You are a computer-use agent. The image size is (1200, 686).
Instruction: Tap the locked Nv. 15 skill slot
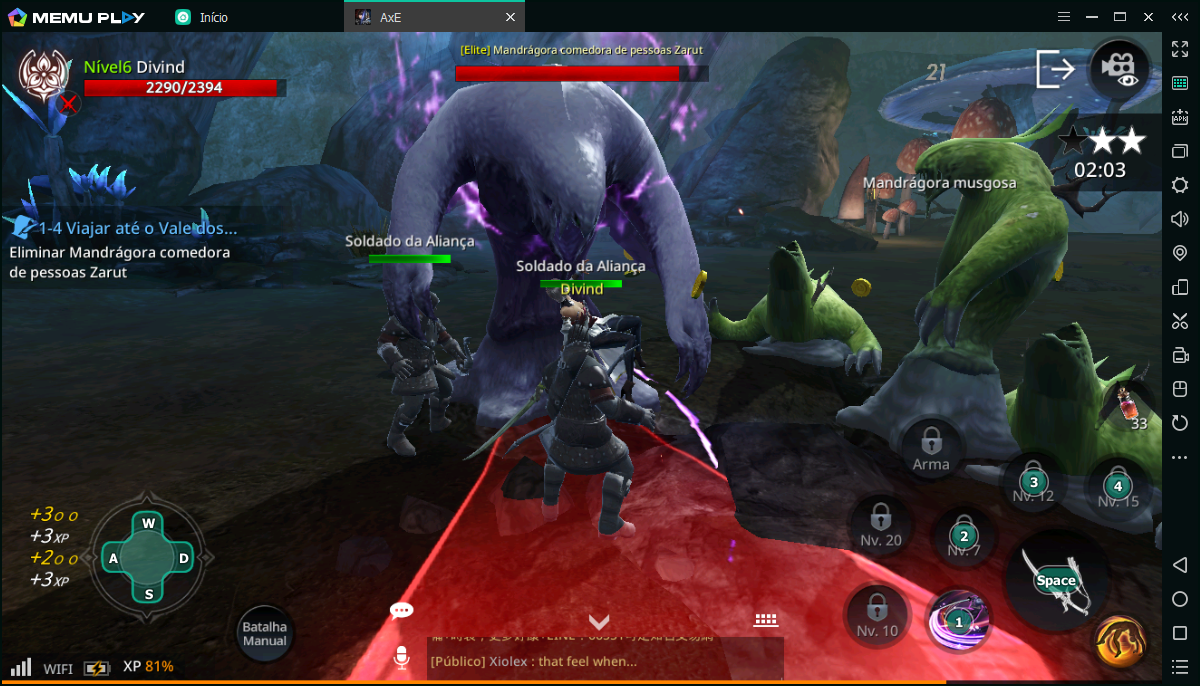pos(1118,489)
